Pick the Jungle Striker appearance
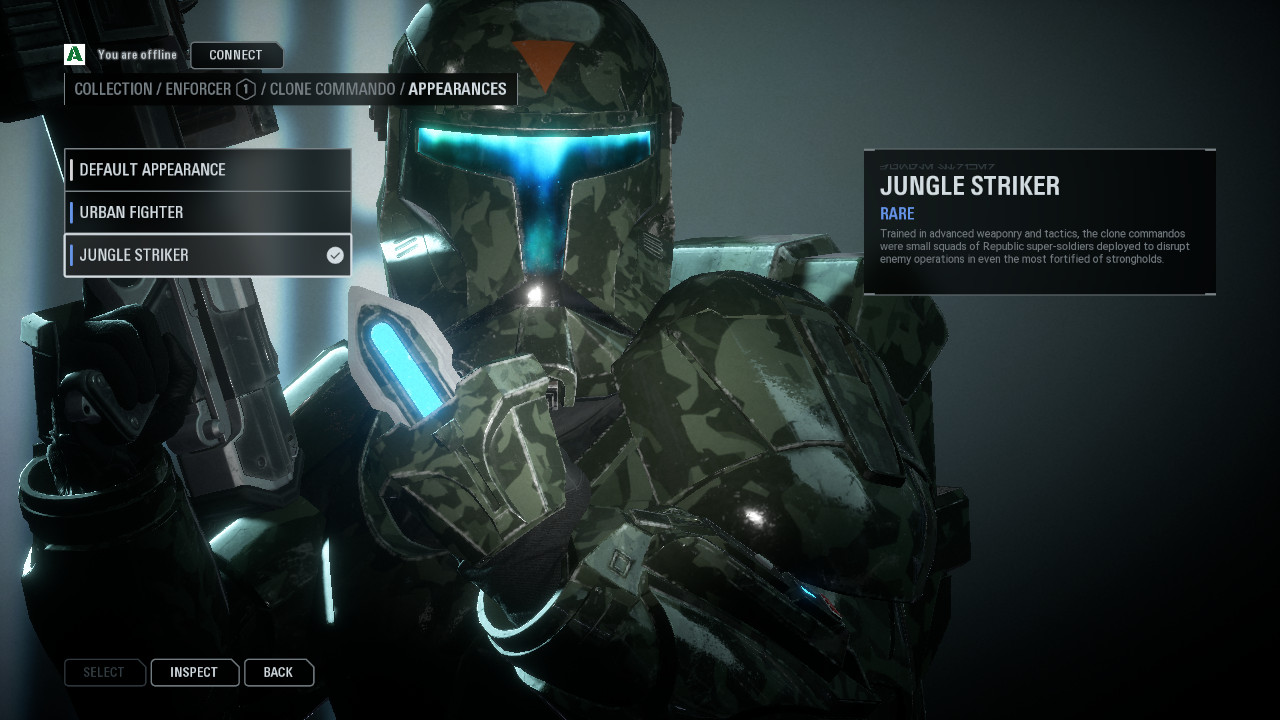 208,255
